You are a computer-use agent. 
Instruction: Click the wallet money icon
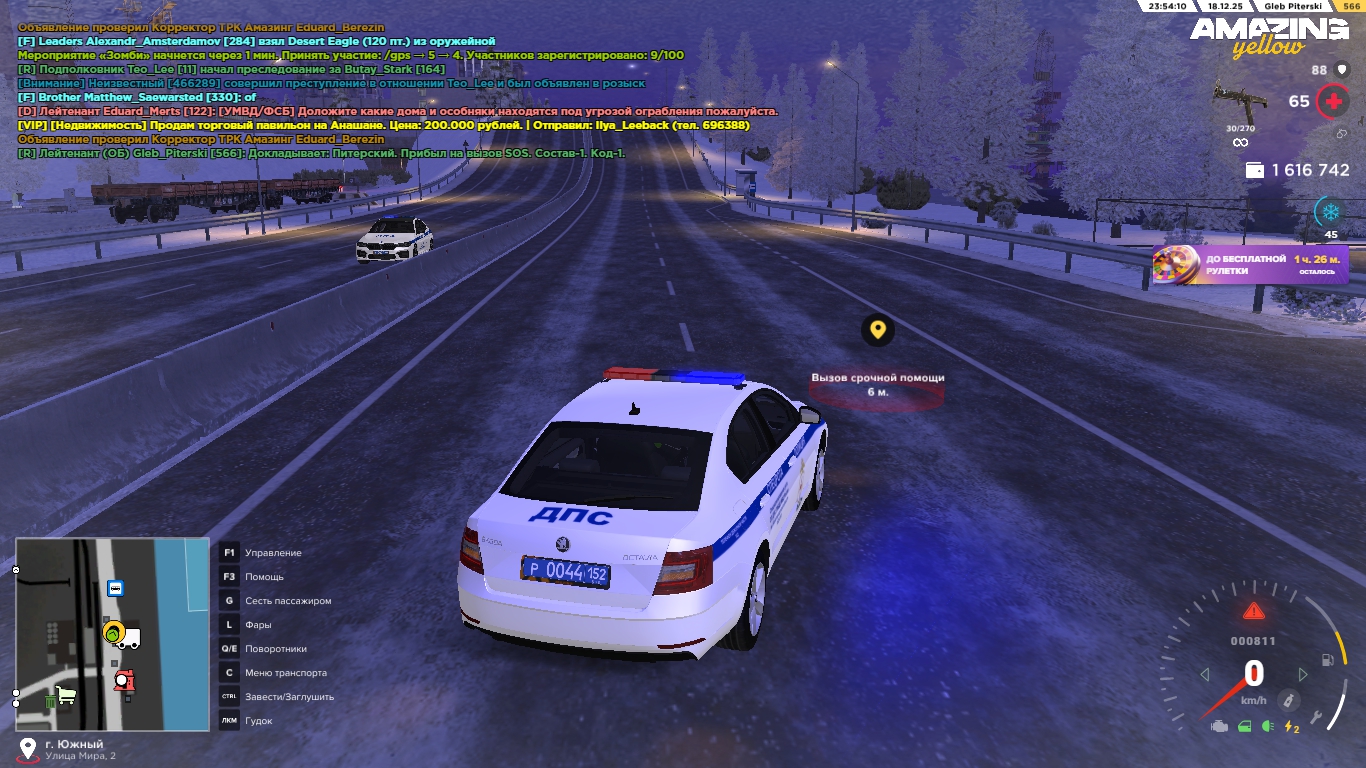pos(1254,171)
